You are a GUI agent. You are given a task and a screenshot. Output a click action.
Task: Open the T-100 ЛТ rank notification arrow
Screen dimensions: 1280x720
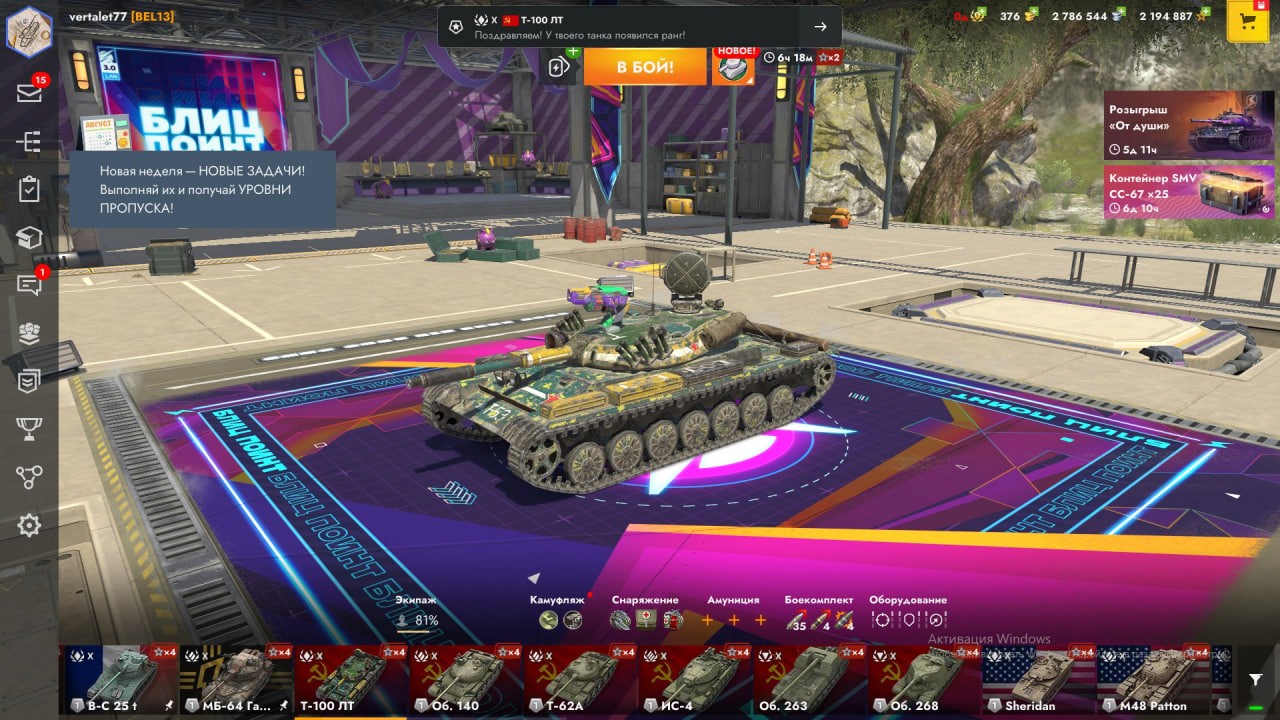tap(820, 27)
